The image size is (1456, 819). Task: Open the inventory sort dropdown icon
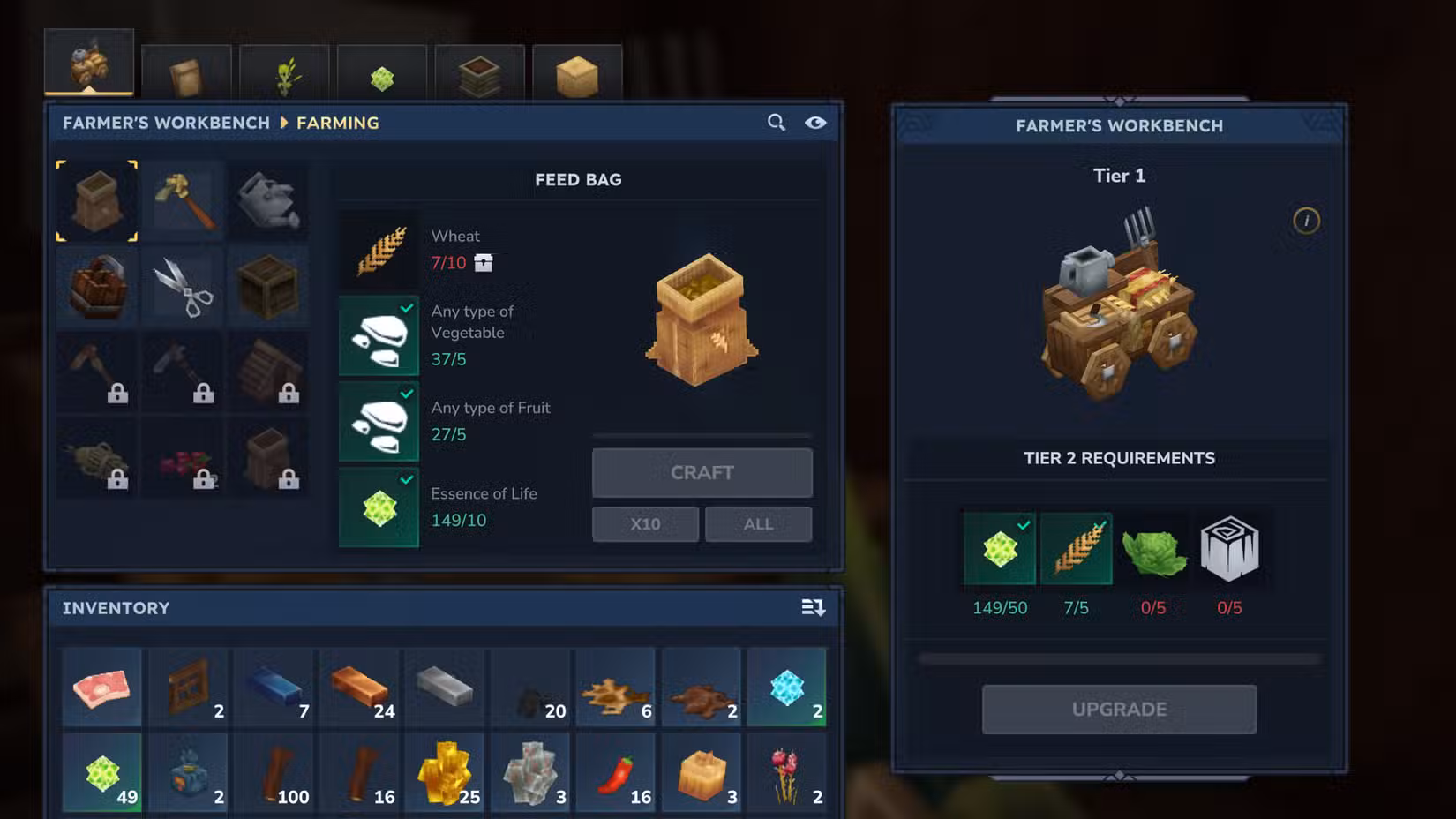click(x=813, y=607)
